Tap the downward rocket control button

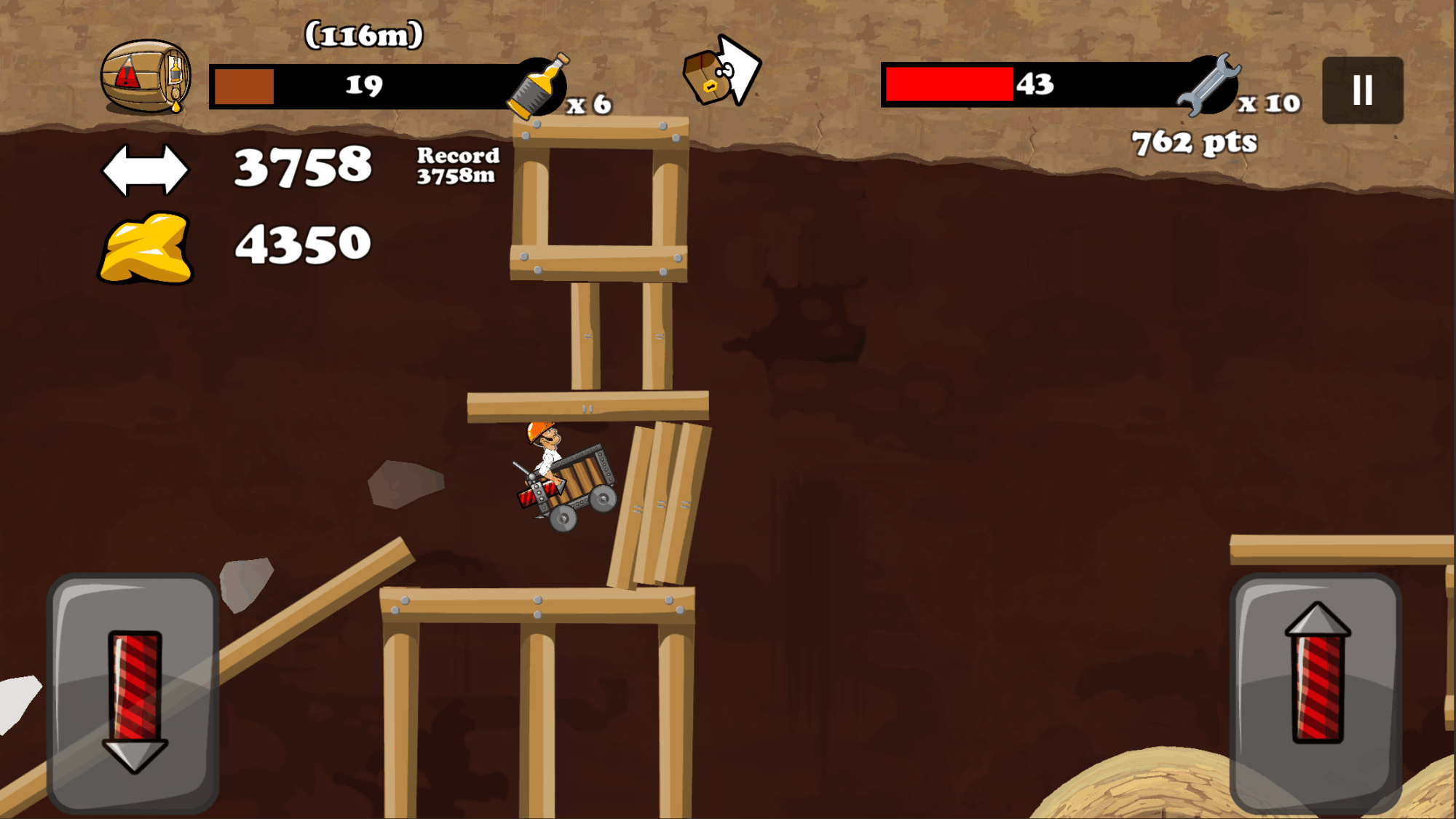[x=133, y=693]
